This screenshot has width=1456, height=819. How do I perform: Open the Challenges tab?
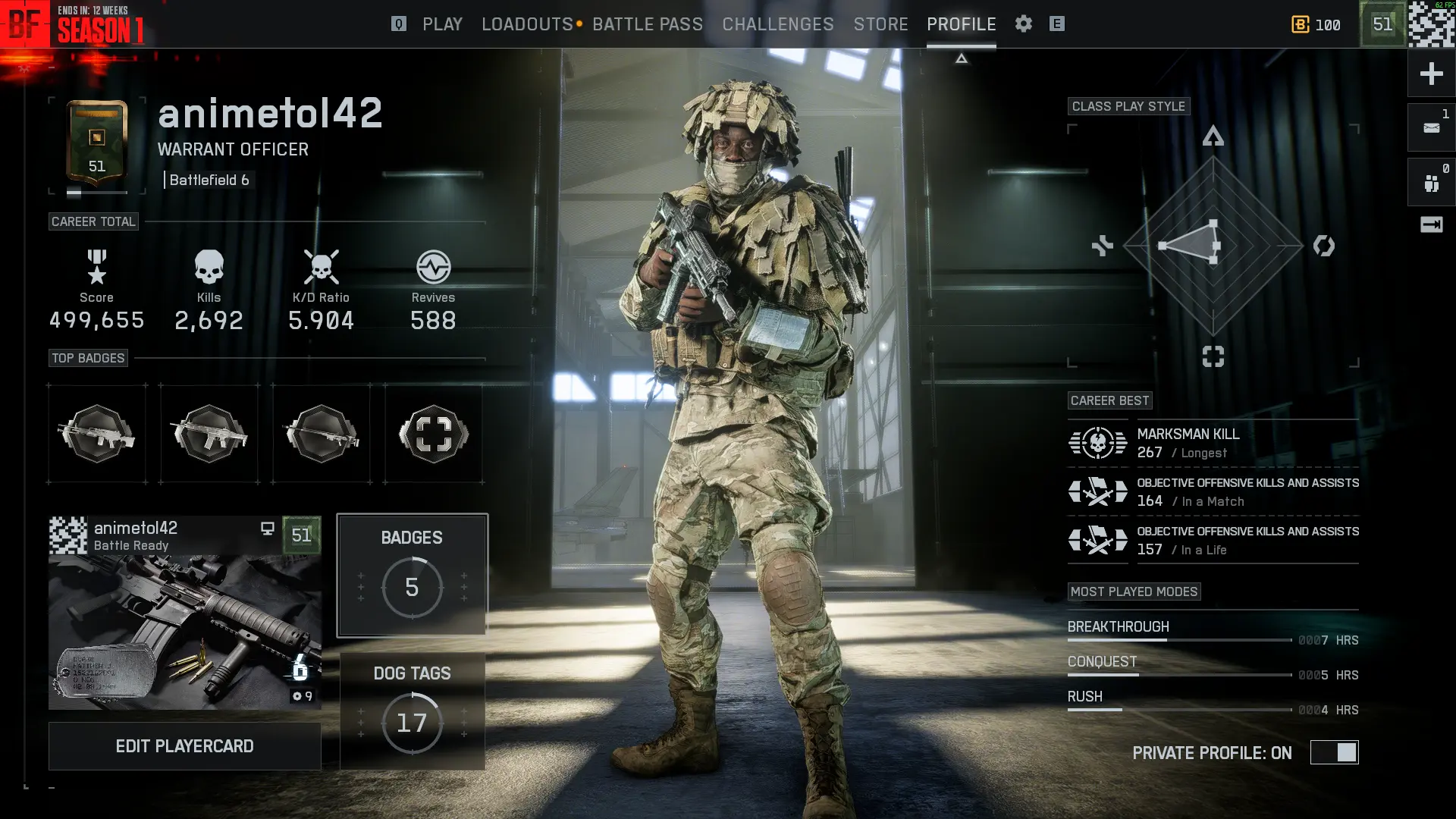coord(778,24)
